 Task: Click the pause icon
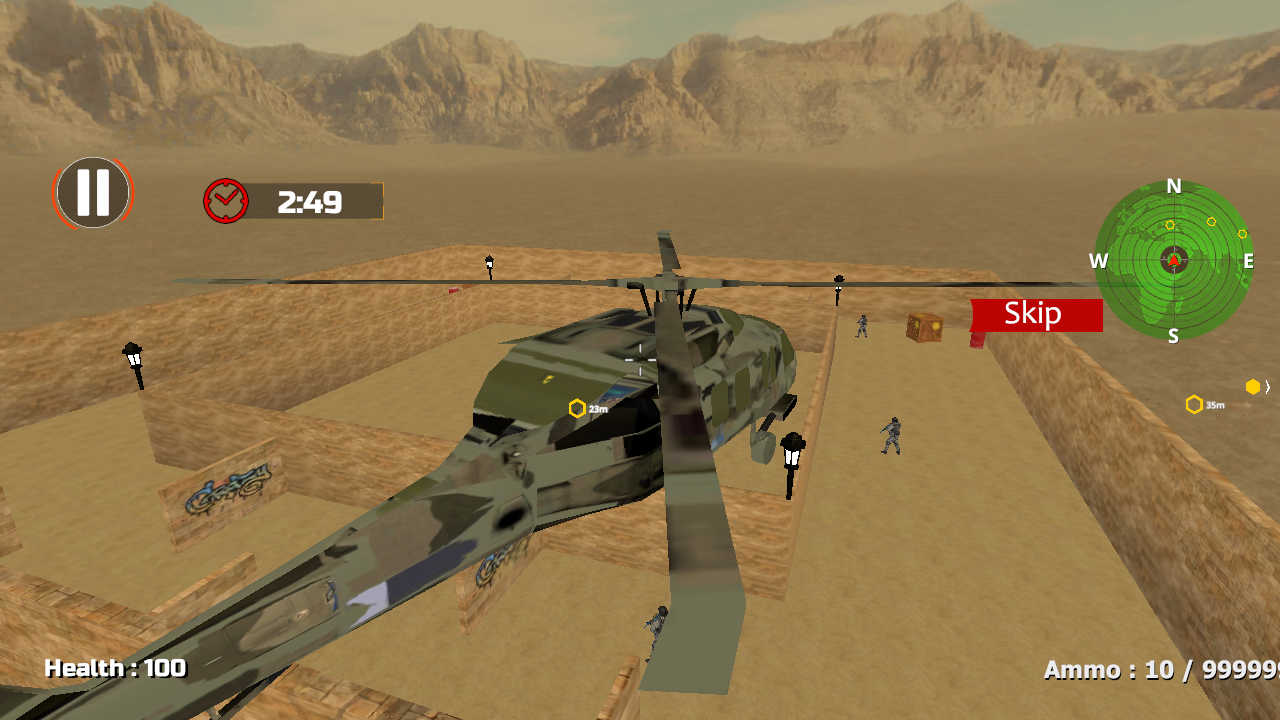pos(93,193)
